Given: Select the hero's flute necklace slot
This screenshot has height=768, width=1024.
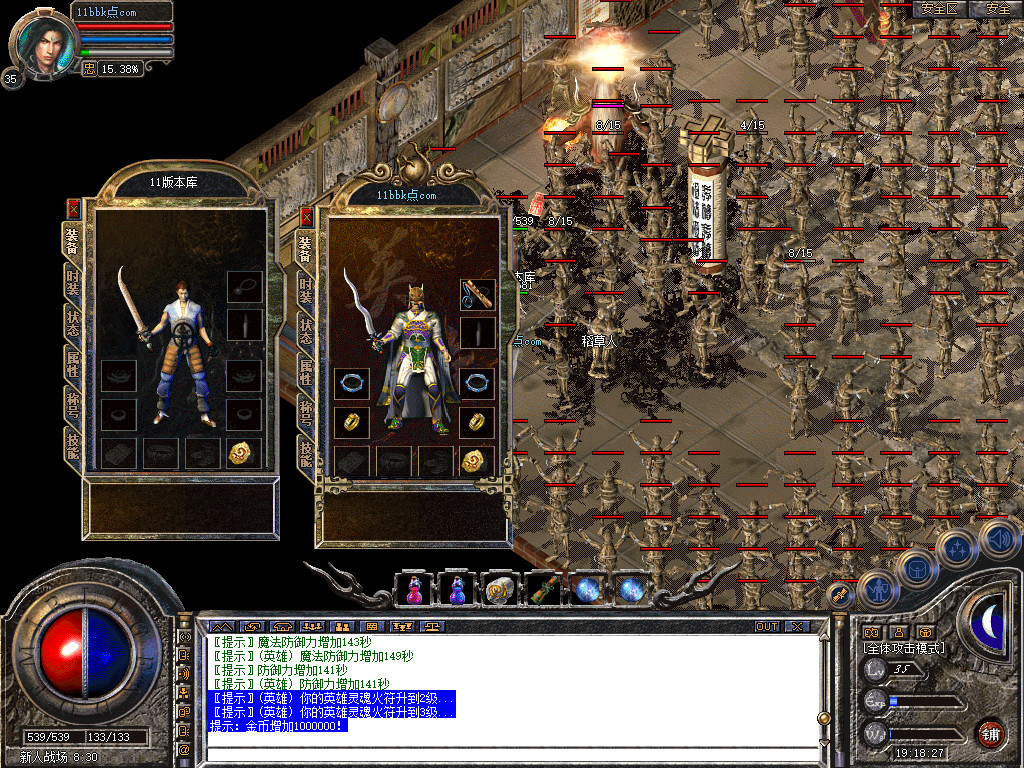Looking at the screenshot, I should click(477, 294).
